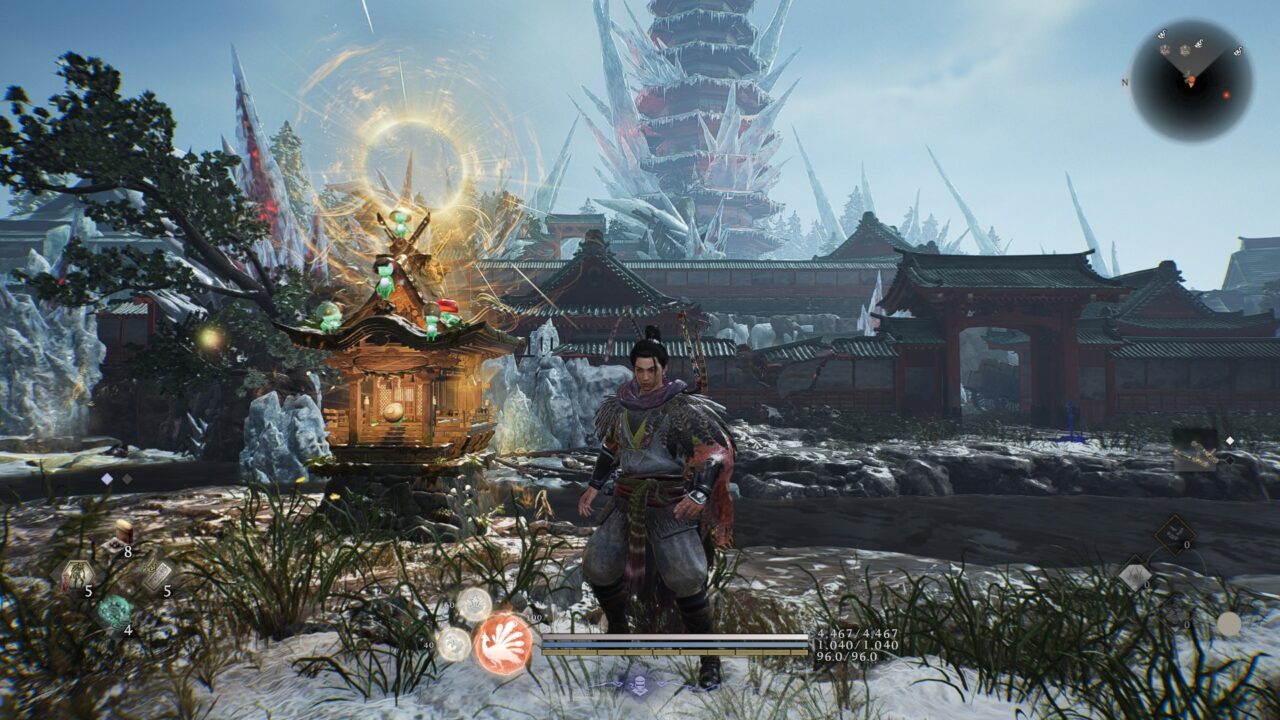
Task: Activate the phoenix guardian spirit skill
Action: [x=502, y=643]
